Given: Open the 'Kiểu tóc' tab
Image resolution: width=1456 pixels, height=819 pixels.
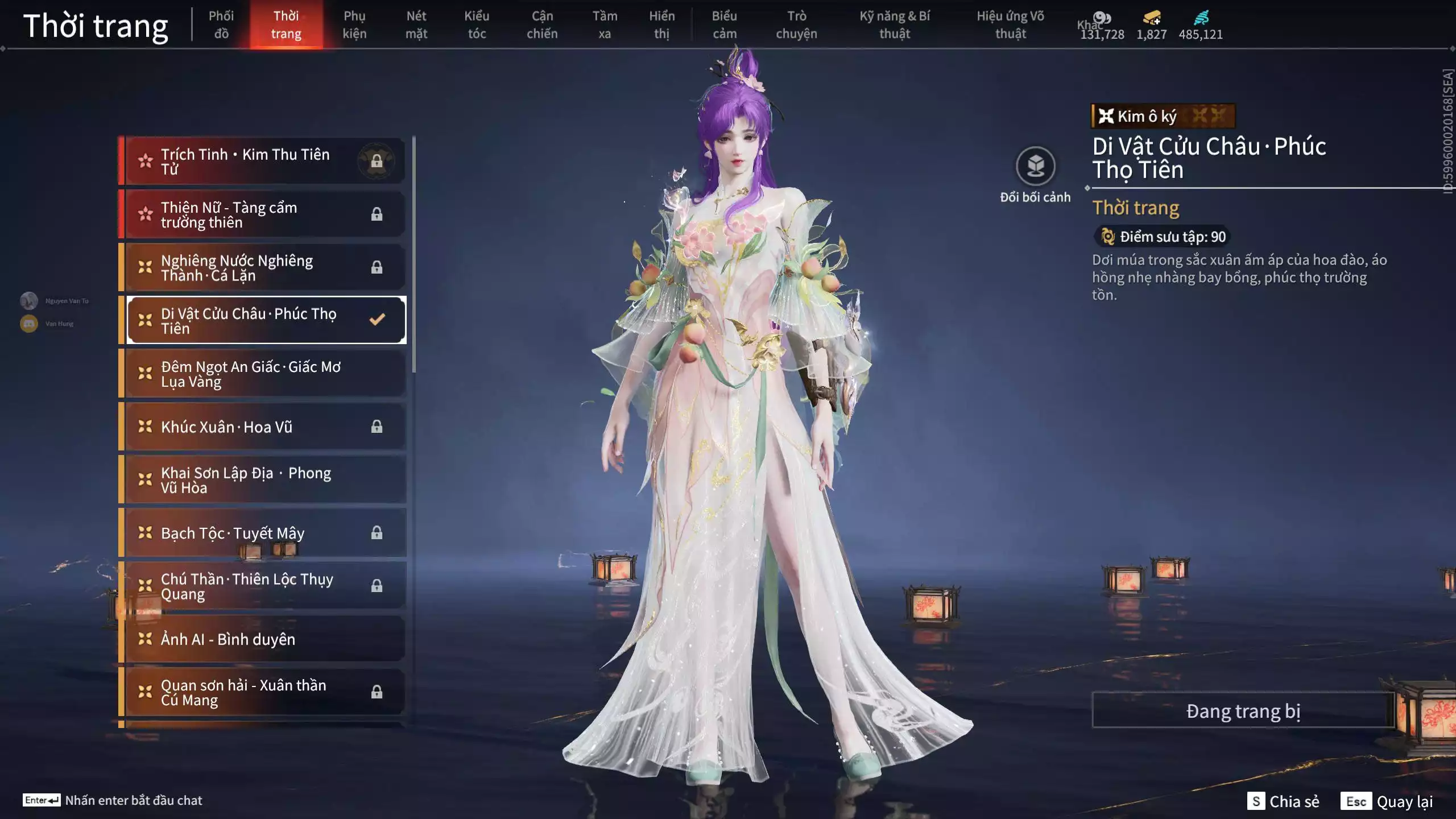Looking at the screenshot, I should click(477, 24).
